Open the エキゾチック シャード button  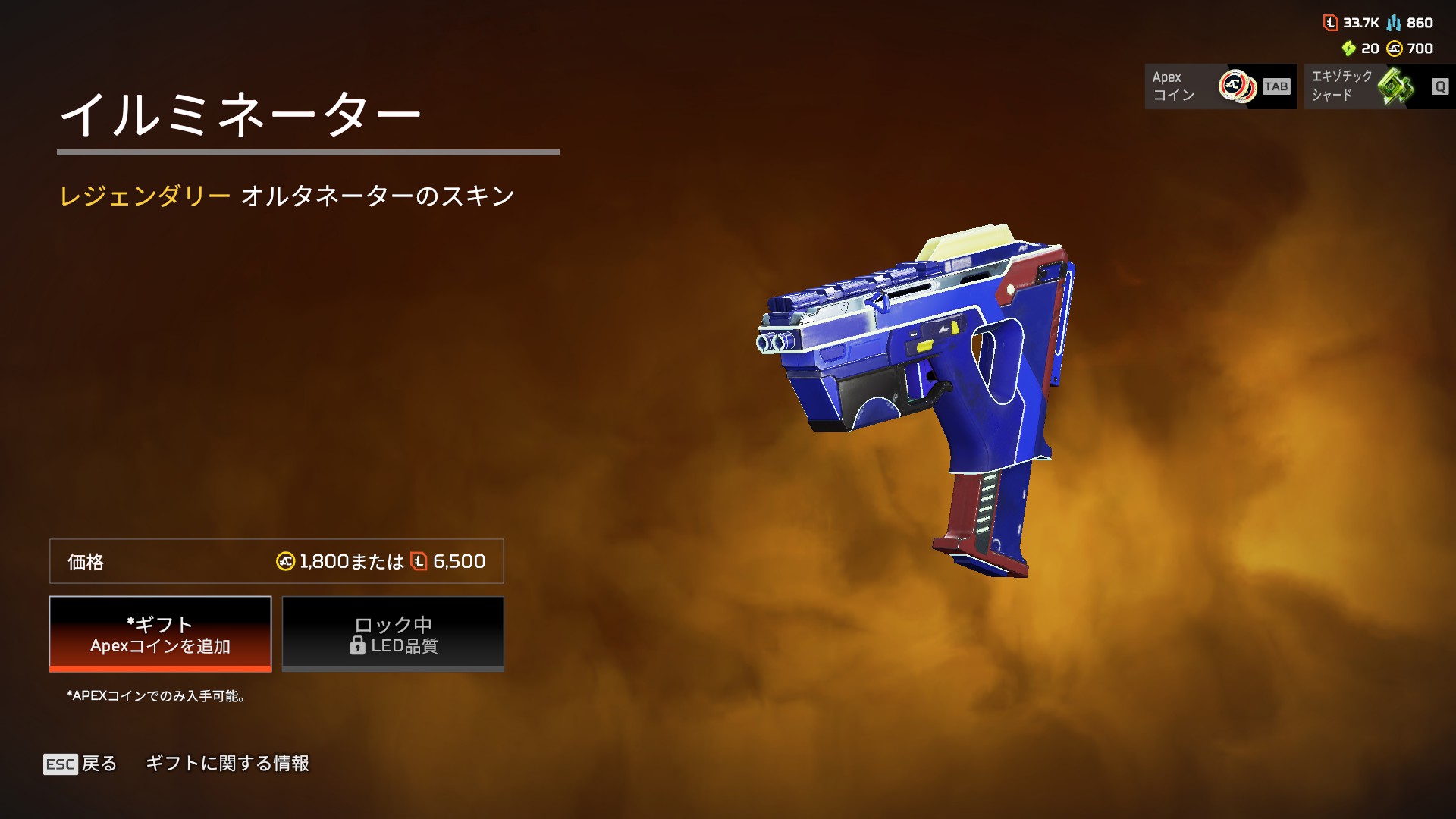(1379, 86)
